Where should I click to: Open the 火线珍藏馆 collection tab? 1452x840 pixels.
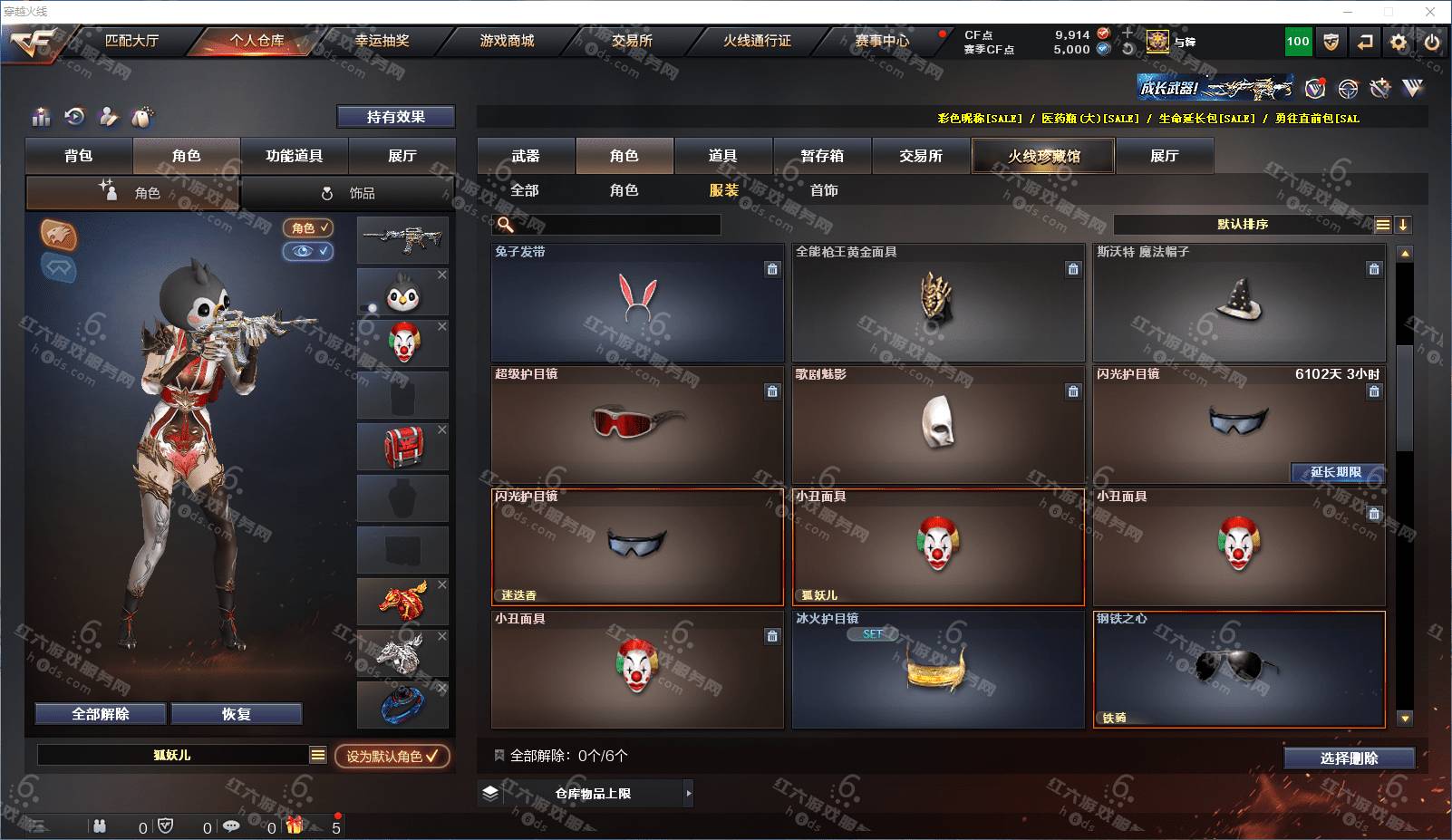(1043, 156)
